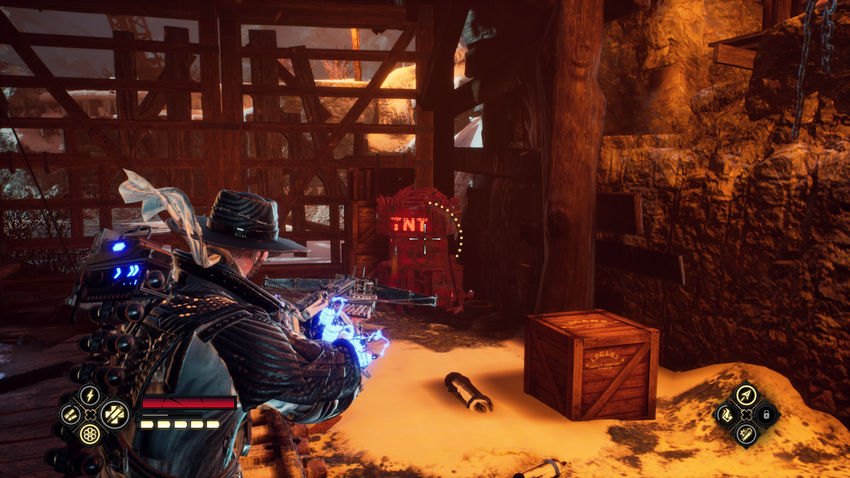Select the arrow bolt weapon icon
The height and width of the screenshot is (478, 850).
click(x=745, y=394)
